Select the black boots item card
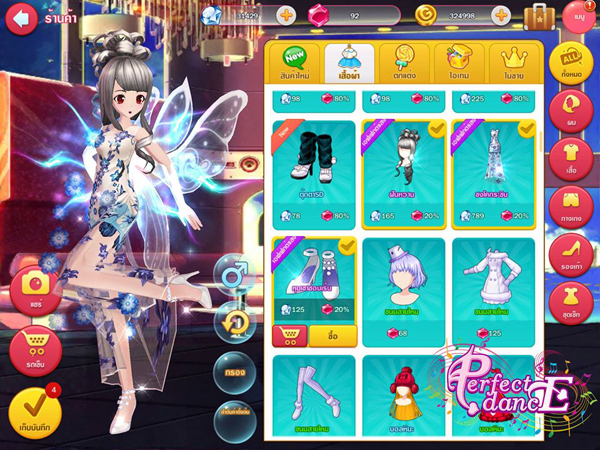 click(x=312, y=171)
